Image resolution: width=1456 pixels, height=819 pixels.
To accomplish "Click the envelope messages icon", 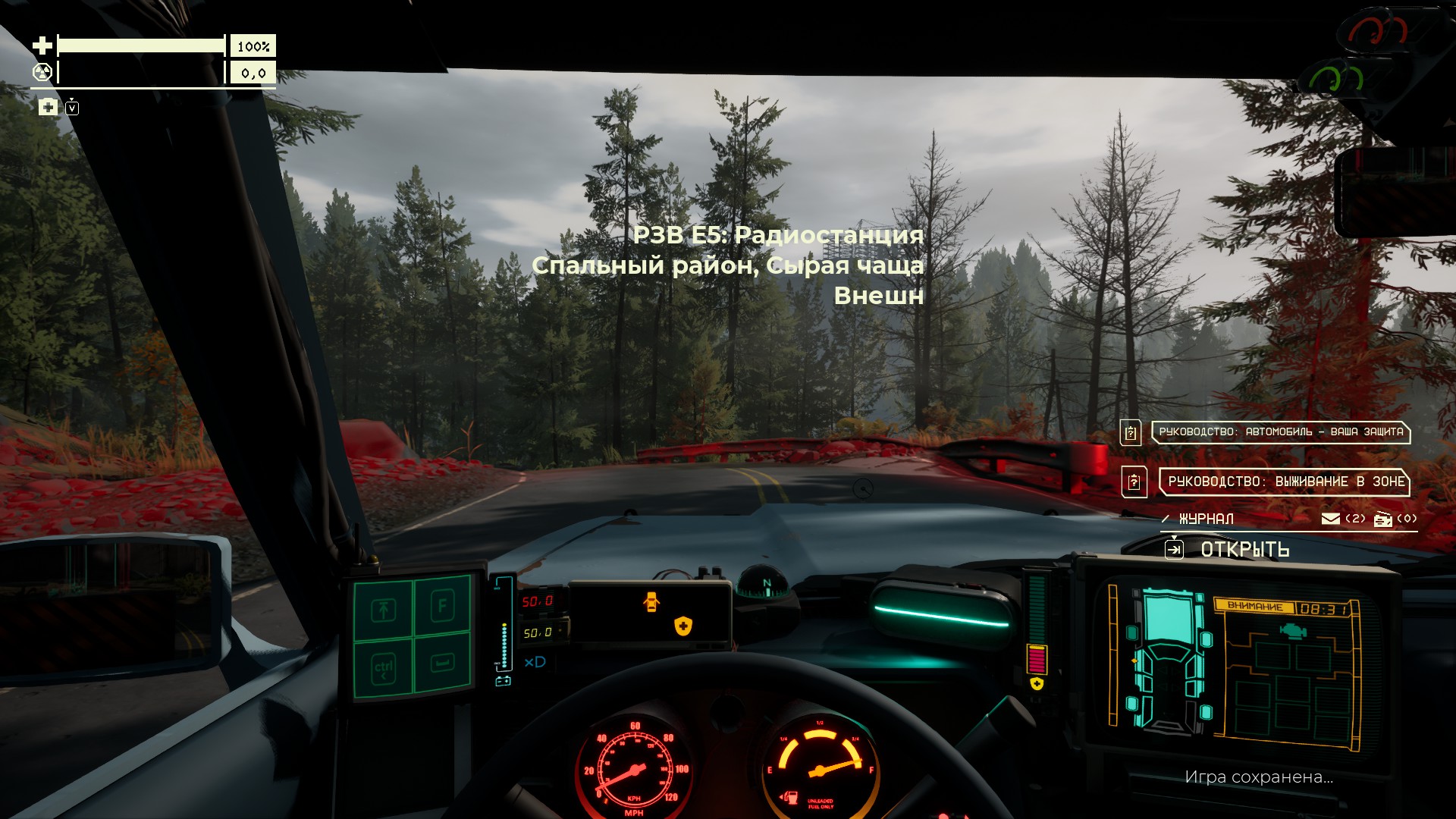I will [1330, 519].
